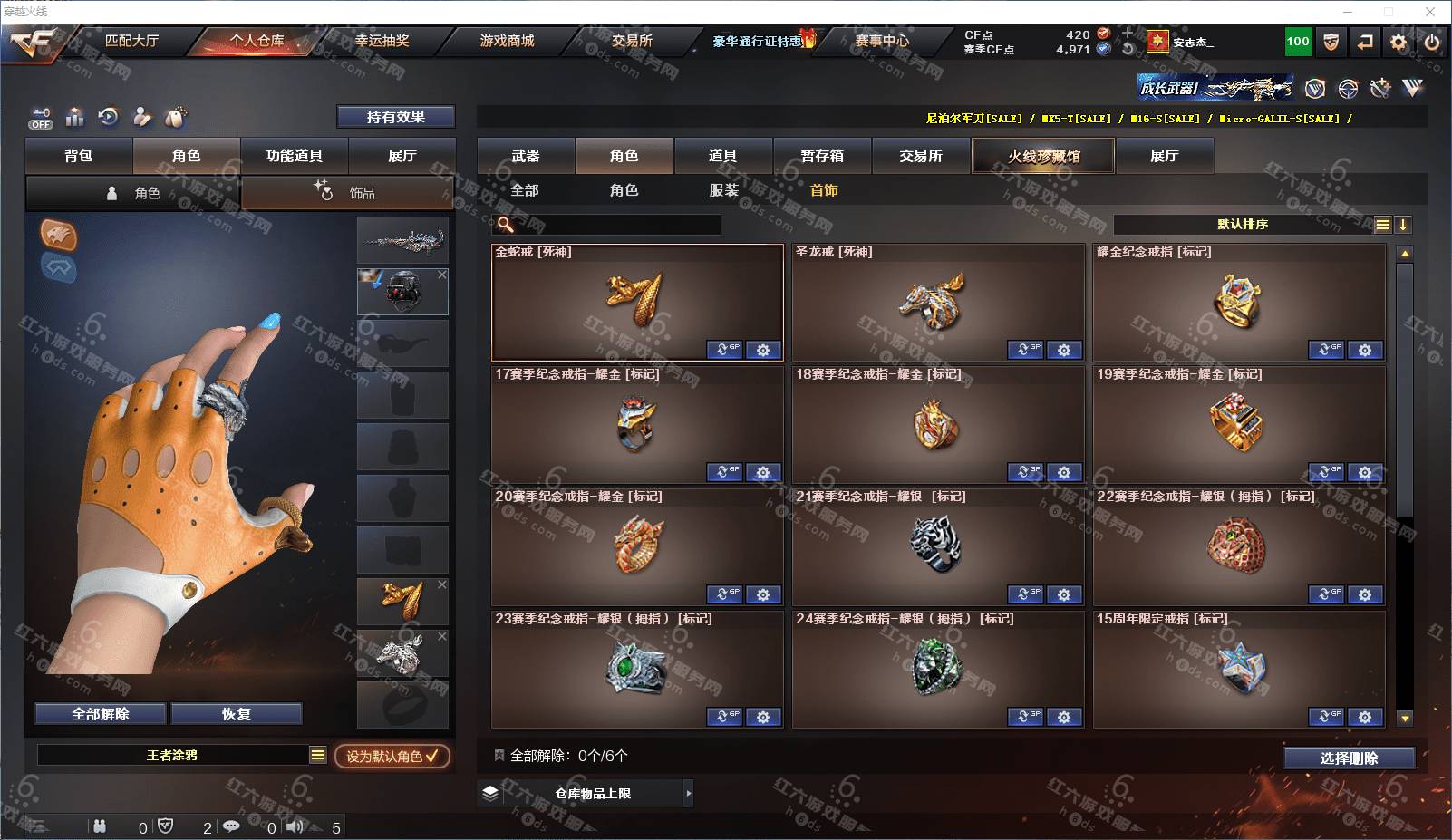Open the 火线珍藏馆 tab
The height and width of the screenshot is (840, 1452).
tap(1043, 156)
